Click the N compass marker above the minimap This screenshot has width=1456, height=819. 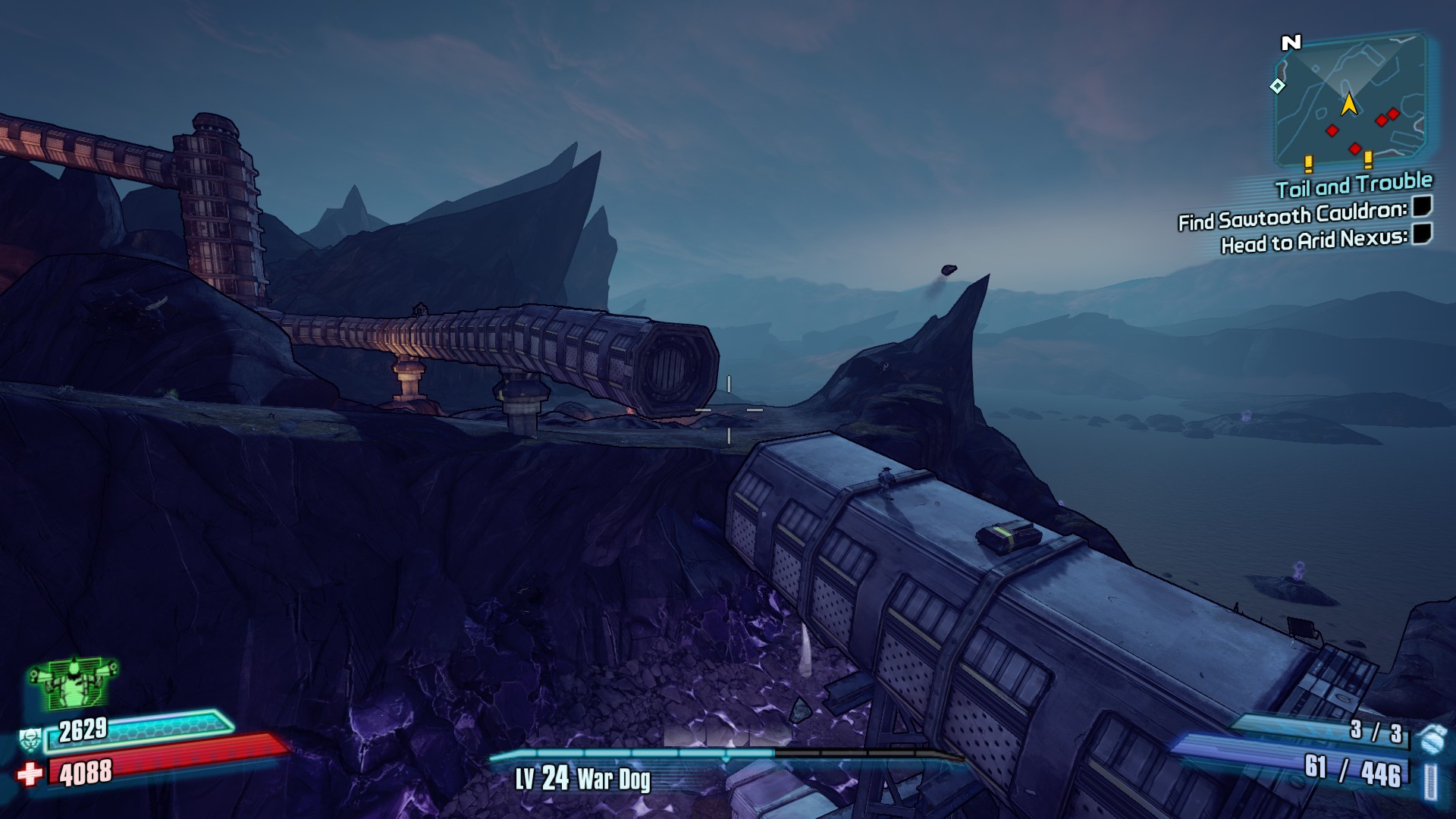(x=1291, y=43)
